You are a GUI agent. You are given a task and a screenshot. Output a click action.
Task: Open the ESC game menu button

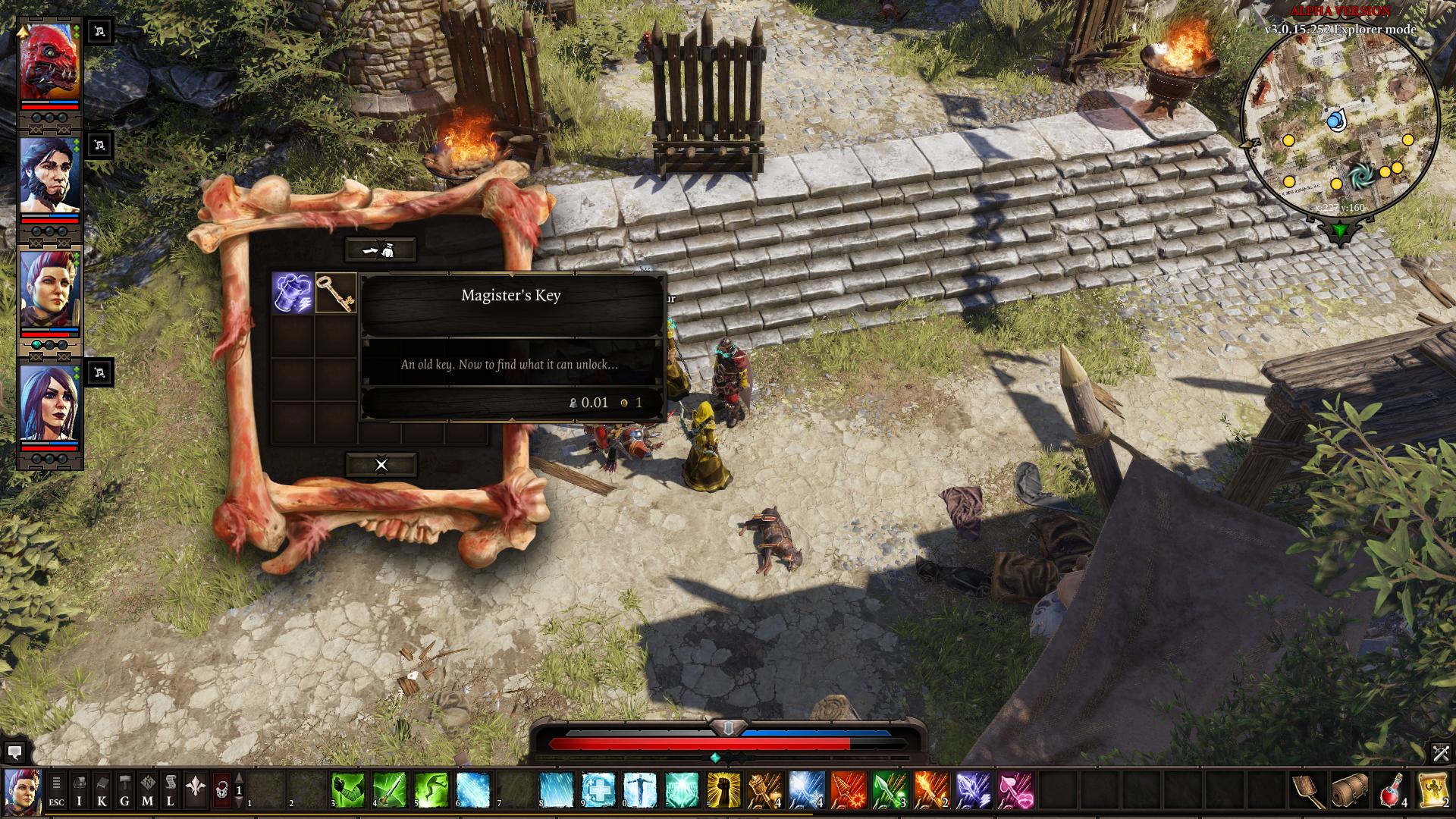point(56,791)
